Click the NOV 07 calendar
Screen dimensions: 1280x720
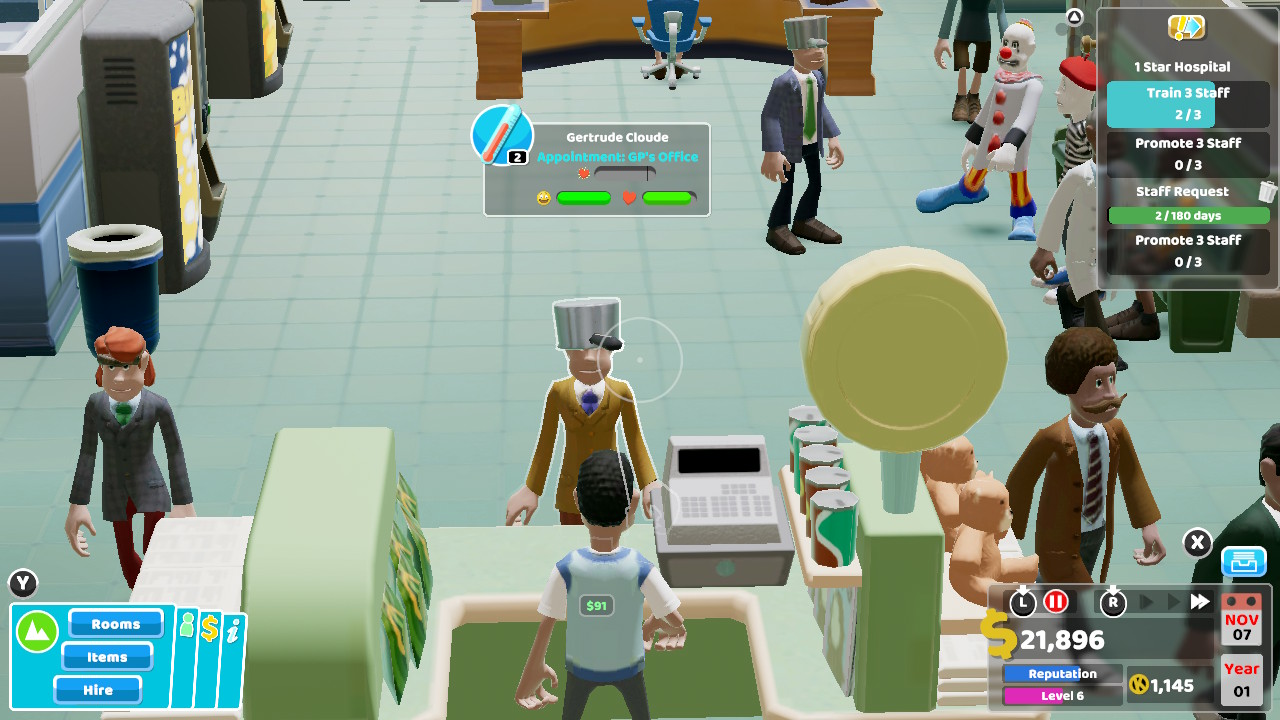[x=1240, y=626]
